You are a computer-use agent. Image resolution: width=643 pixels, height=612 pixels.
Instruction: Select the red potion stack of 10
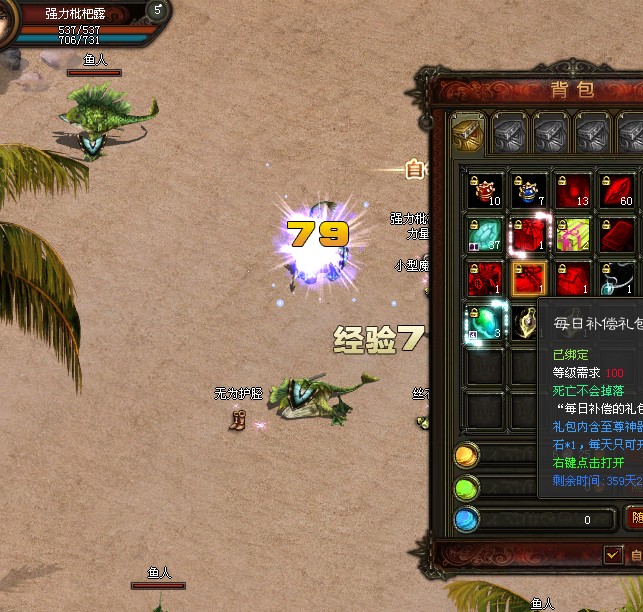click(x=487, y=190)
